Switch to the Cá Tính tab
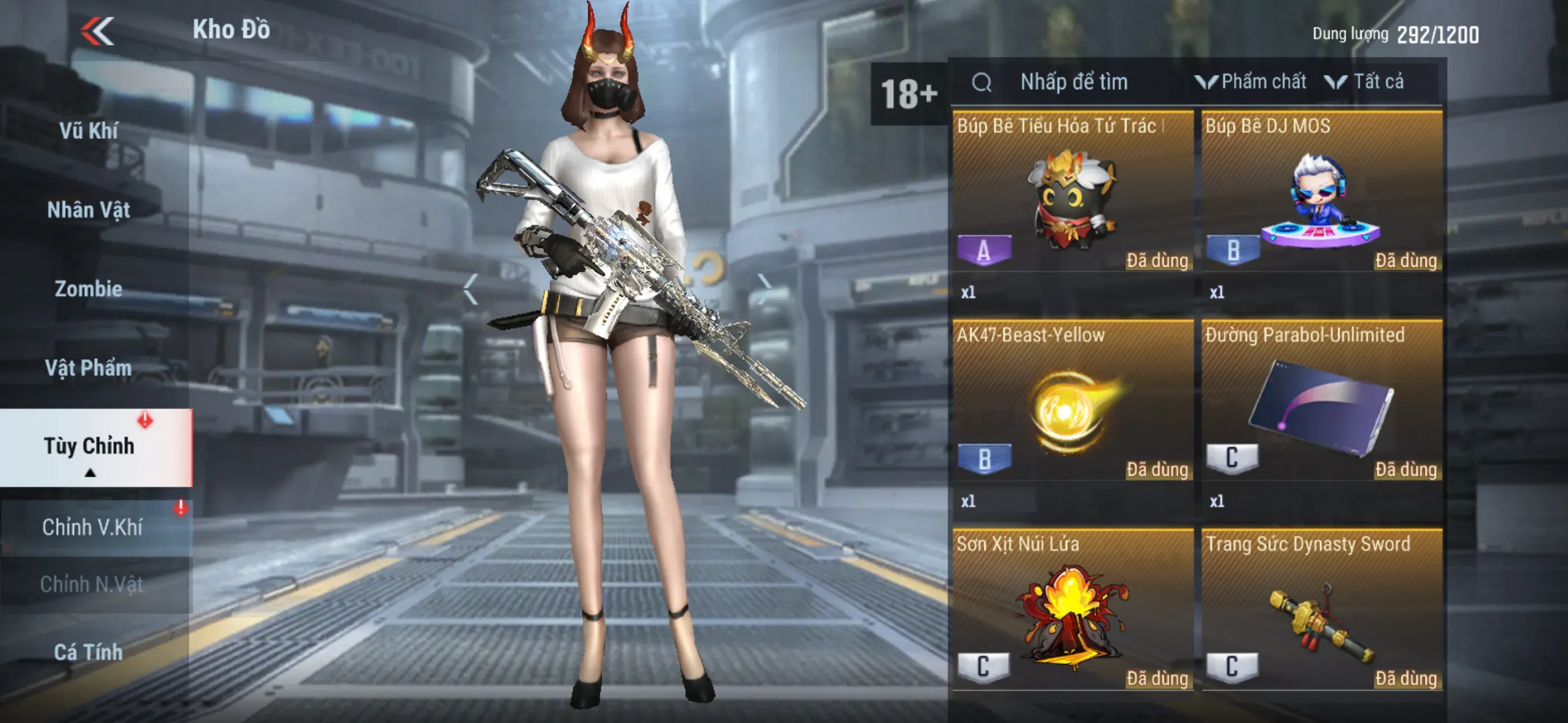The height and width of the screenshot is (723, 1568). tap(89, 652)
